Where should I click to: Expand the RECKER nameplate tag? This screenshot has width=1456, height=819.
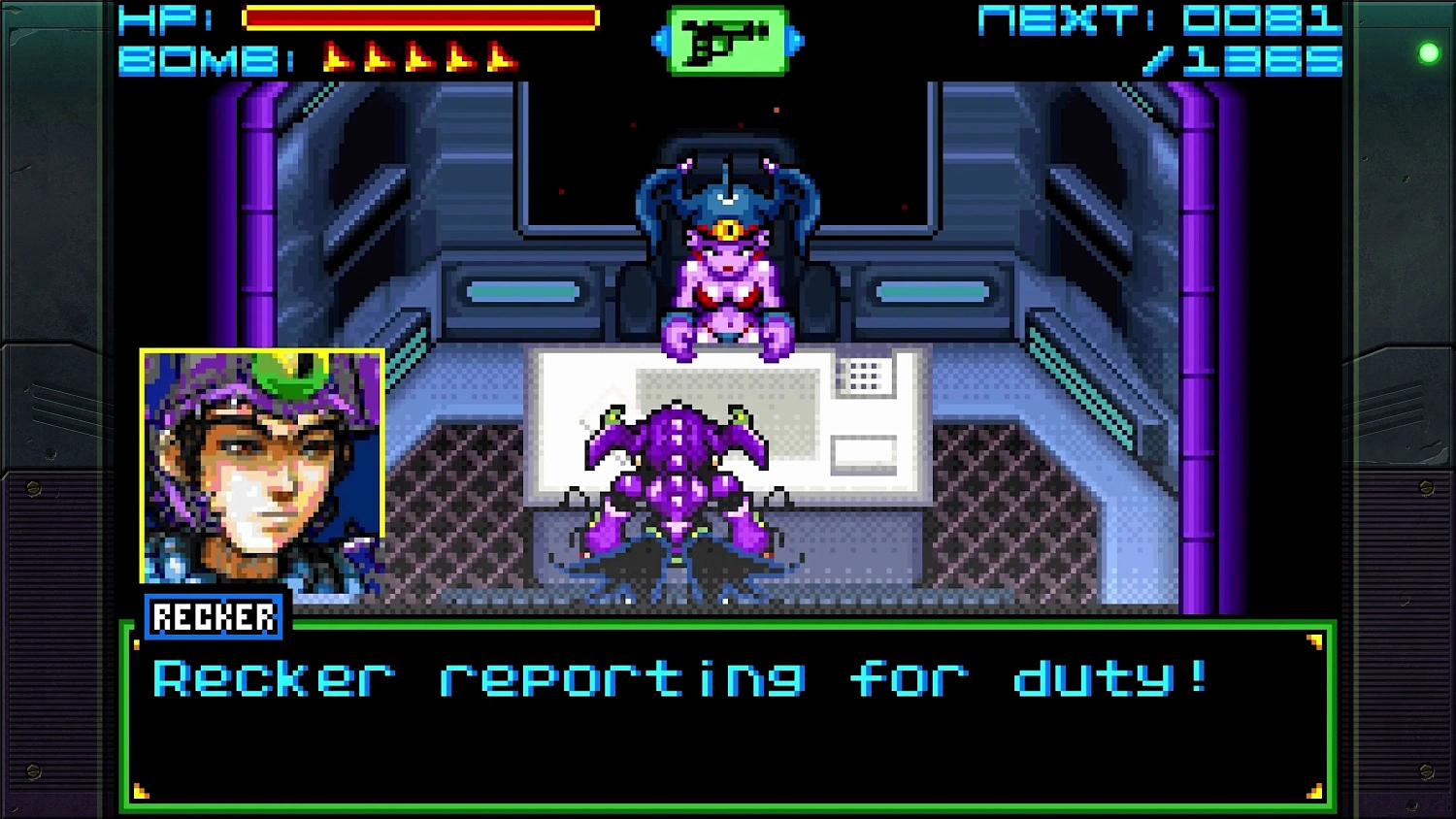pyautogui.click(x=214, y=615)
